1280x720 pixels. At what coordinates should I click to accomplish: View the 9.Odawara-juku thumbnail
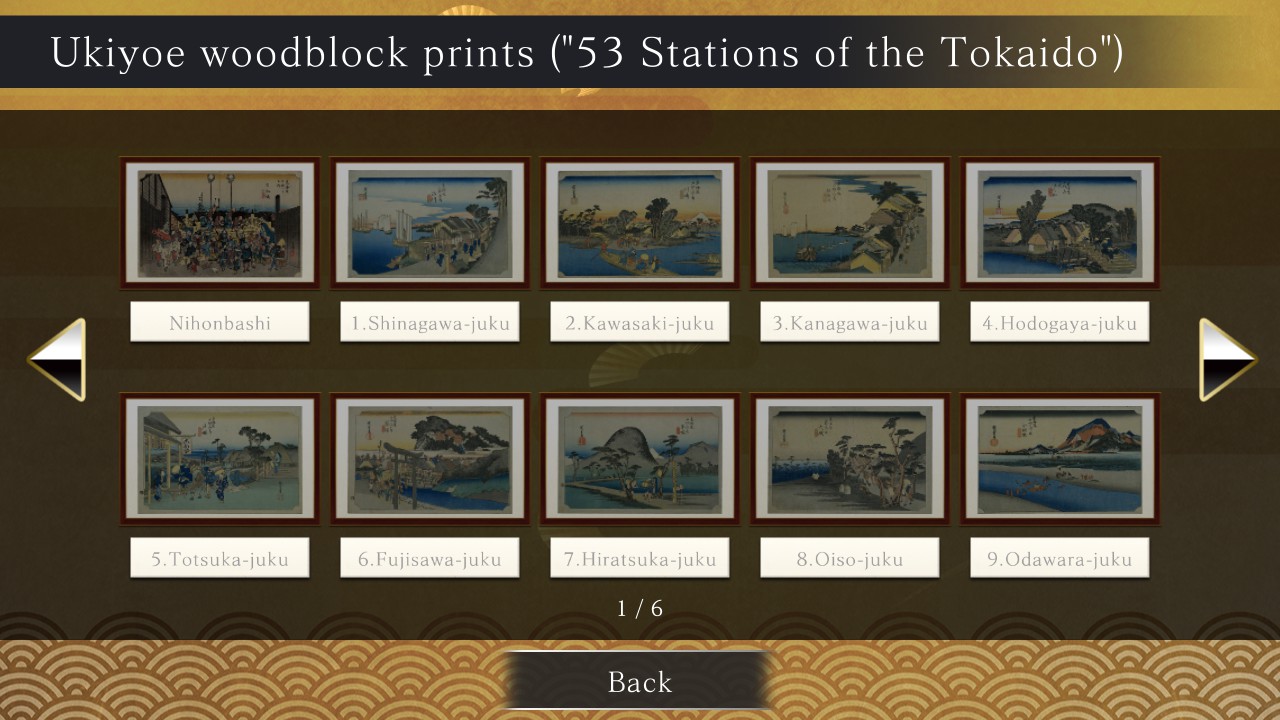click(x=1059, y=458)
